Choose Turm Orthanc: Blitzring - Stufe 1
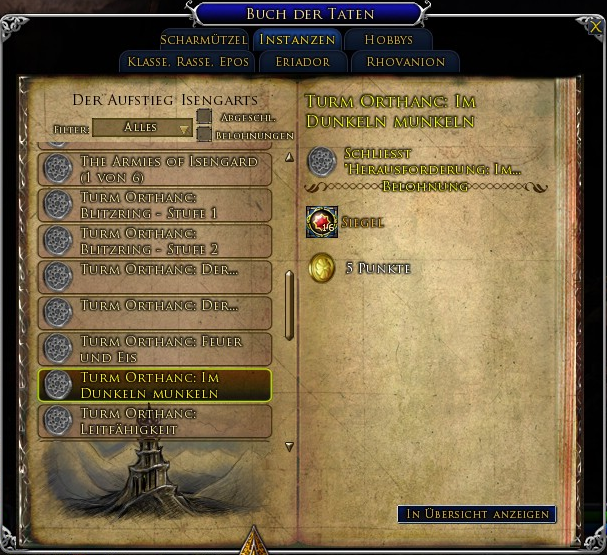Viewport: 607px width, 555px height. [x=155, y=205]
